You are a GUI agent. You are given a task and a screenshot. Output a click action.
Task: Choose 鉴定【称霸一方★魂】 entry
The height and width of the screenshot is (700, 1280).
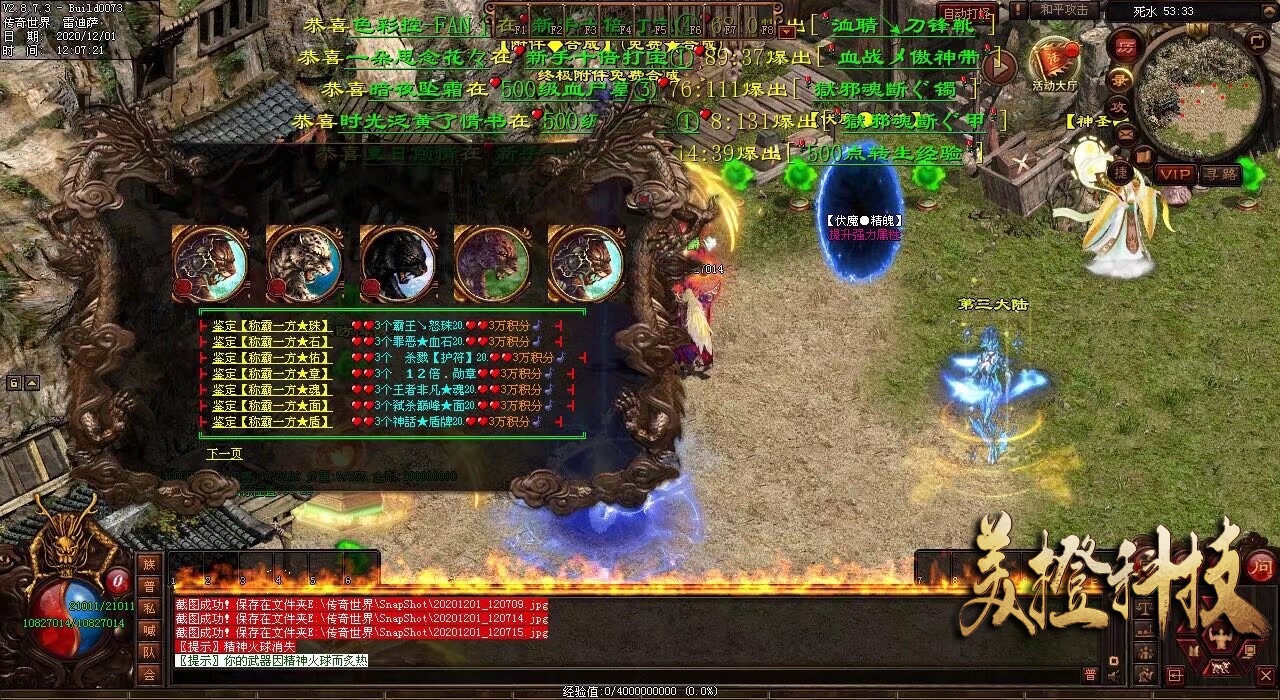click(x=271, y=390)
